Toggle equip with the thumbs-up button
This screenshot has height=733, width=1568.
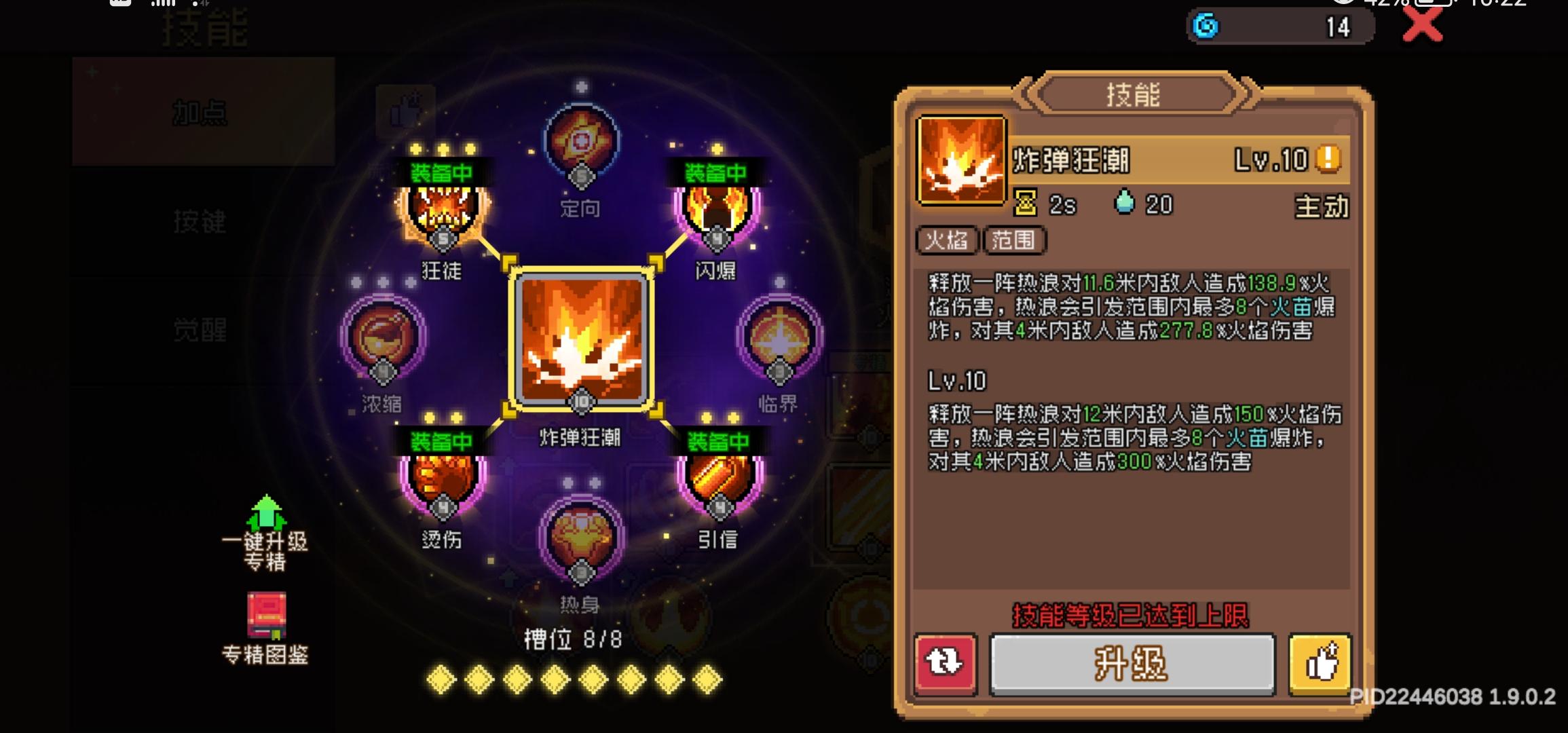pos(1318,666)
